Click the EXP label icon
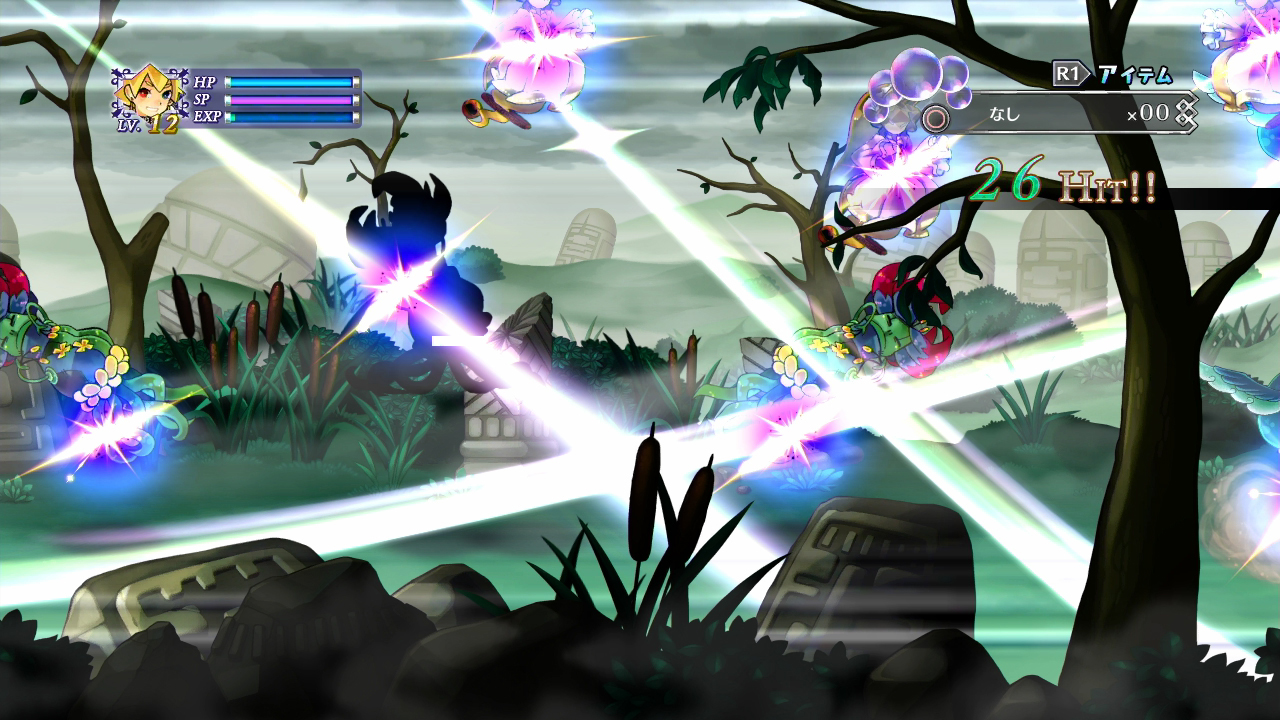1280x720 pixels. (210, 117)
